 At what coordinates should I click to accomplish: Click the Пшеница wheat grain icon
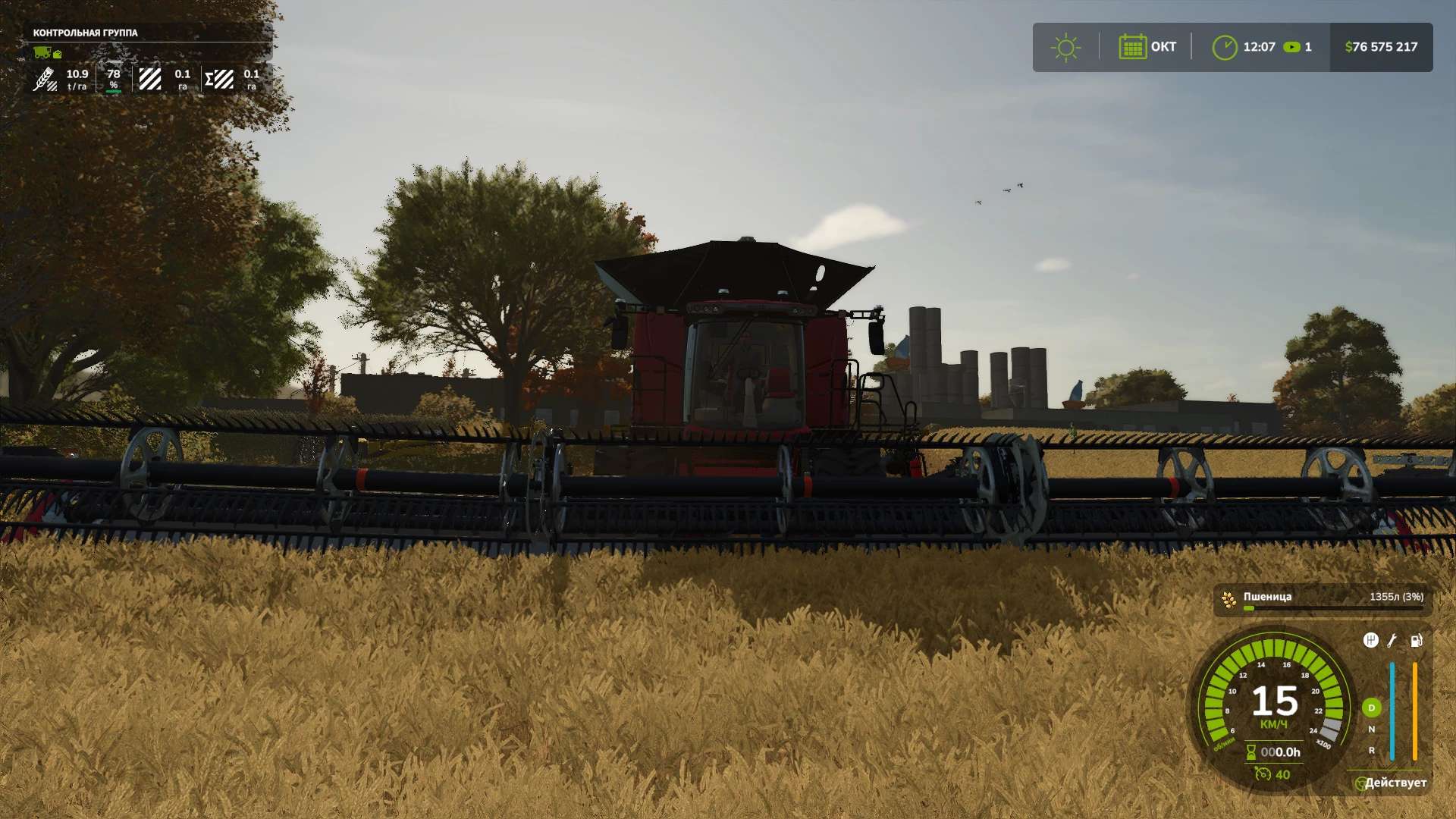1228,599
